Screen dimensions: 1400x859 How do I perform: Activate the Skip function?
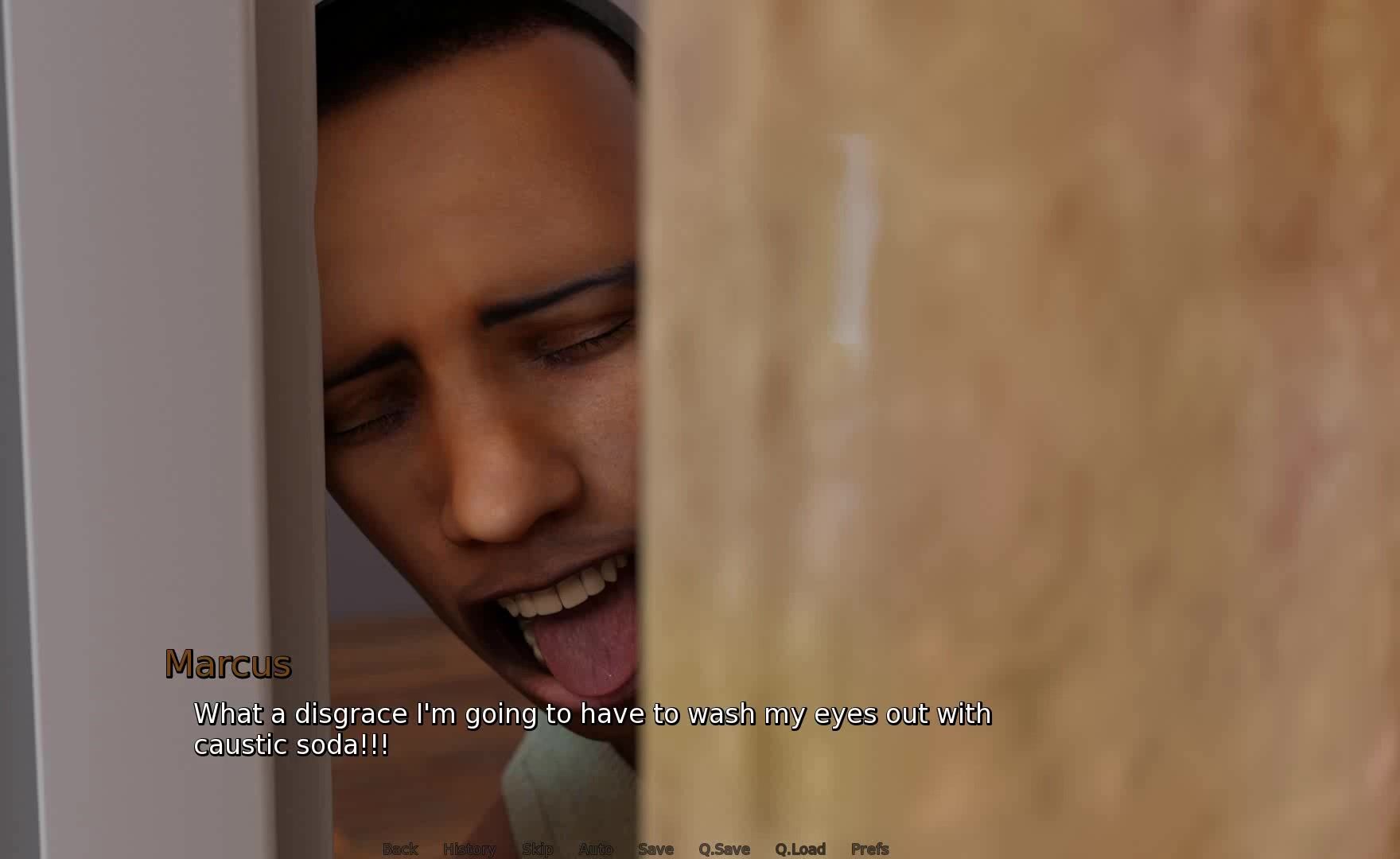pos(537,849)
